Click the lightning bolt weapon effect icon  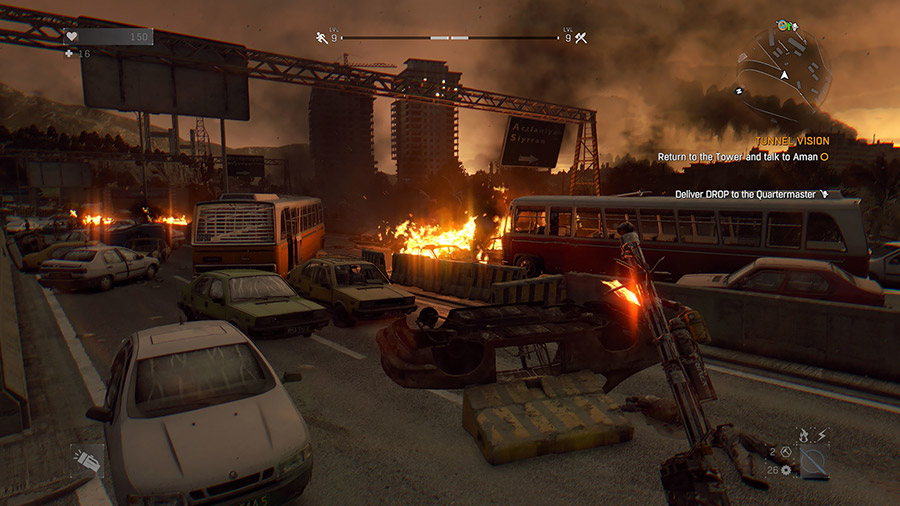821,434
